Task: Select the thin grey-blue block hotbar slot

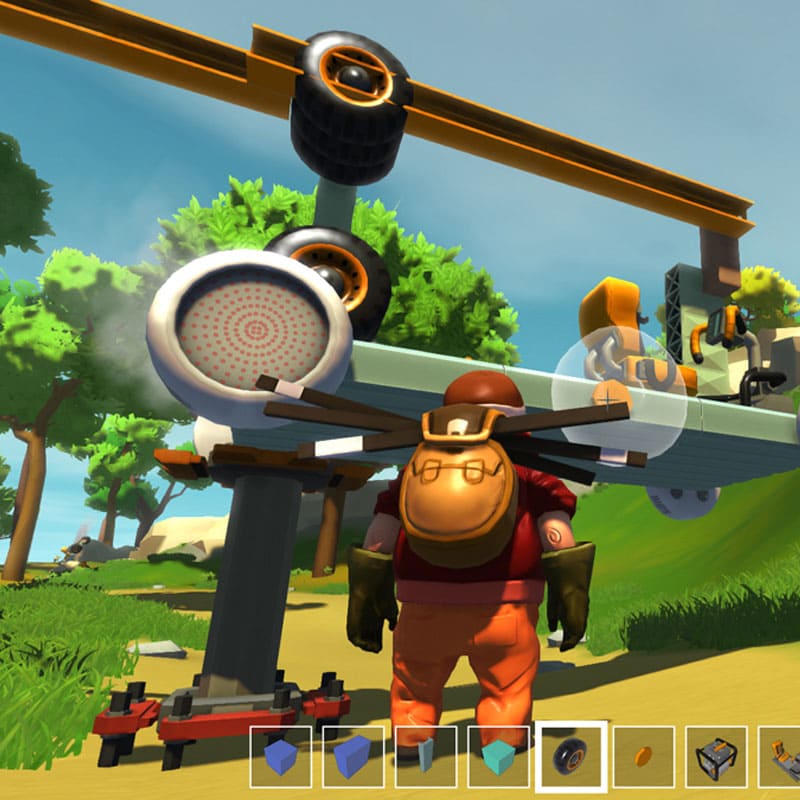Action: pos(426,757)
